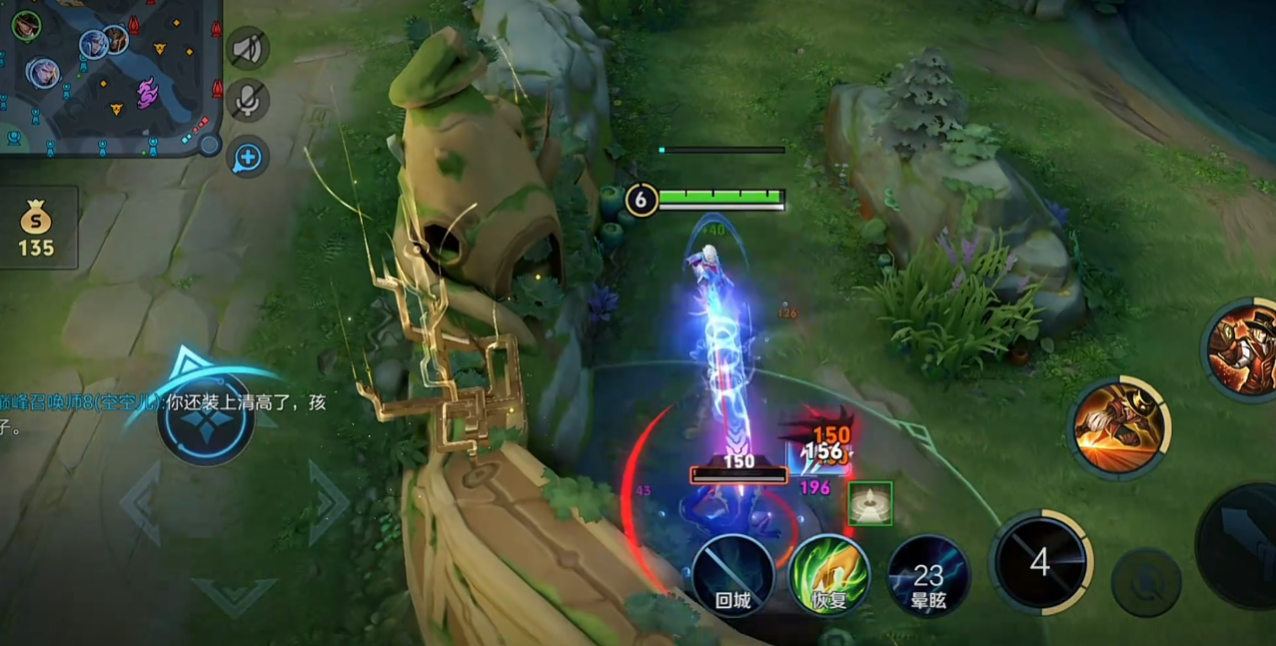The height and width of the screenshot is (646, 1276).
Task: Tap the blue plus chat-bubble button
Action: (247, 157)
